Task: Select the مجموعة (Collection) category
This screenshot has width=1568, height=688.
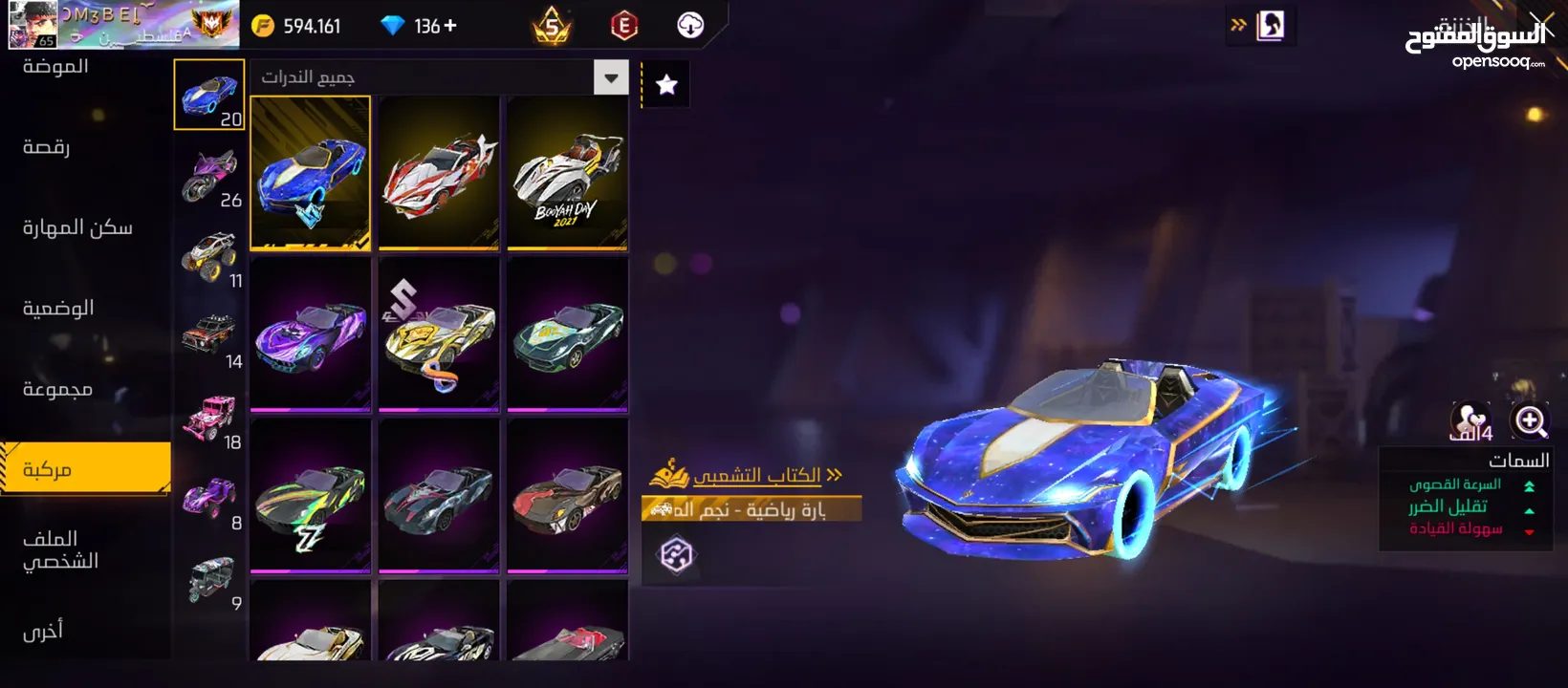Action: [57, 389]
